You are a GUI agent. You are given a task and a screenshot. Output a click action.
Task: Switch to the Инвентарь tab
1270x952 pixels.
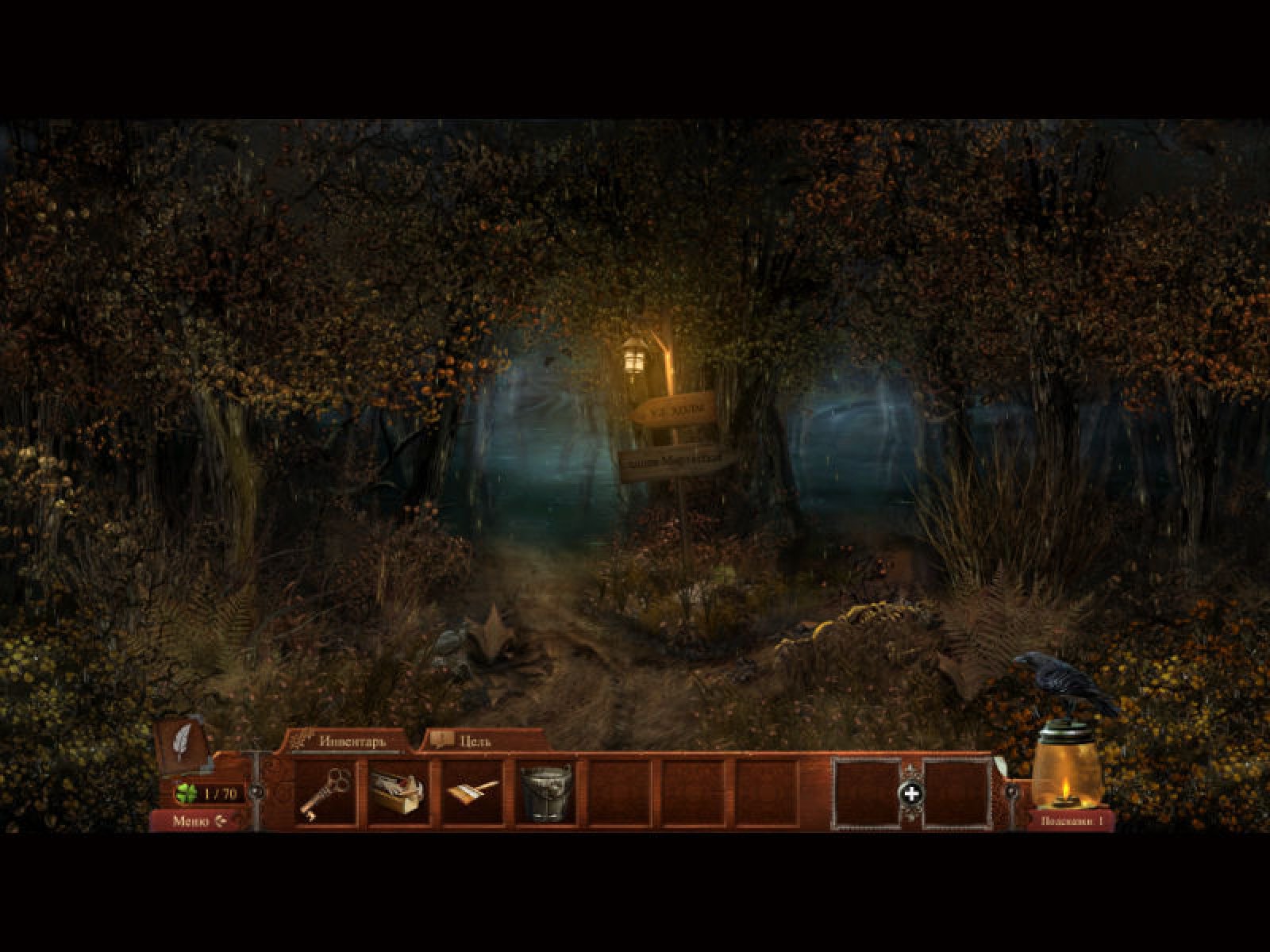351,742
